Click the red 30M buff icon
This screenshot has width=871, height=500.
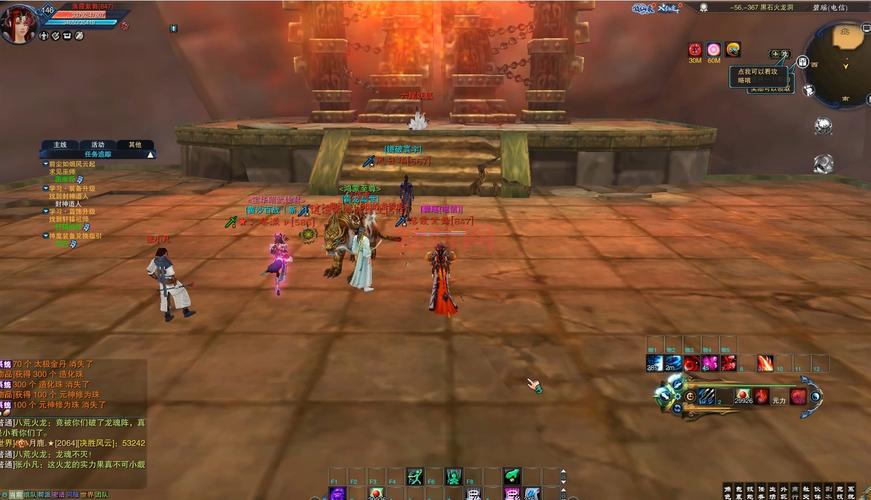[695, 49]
